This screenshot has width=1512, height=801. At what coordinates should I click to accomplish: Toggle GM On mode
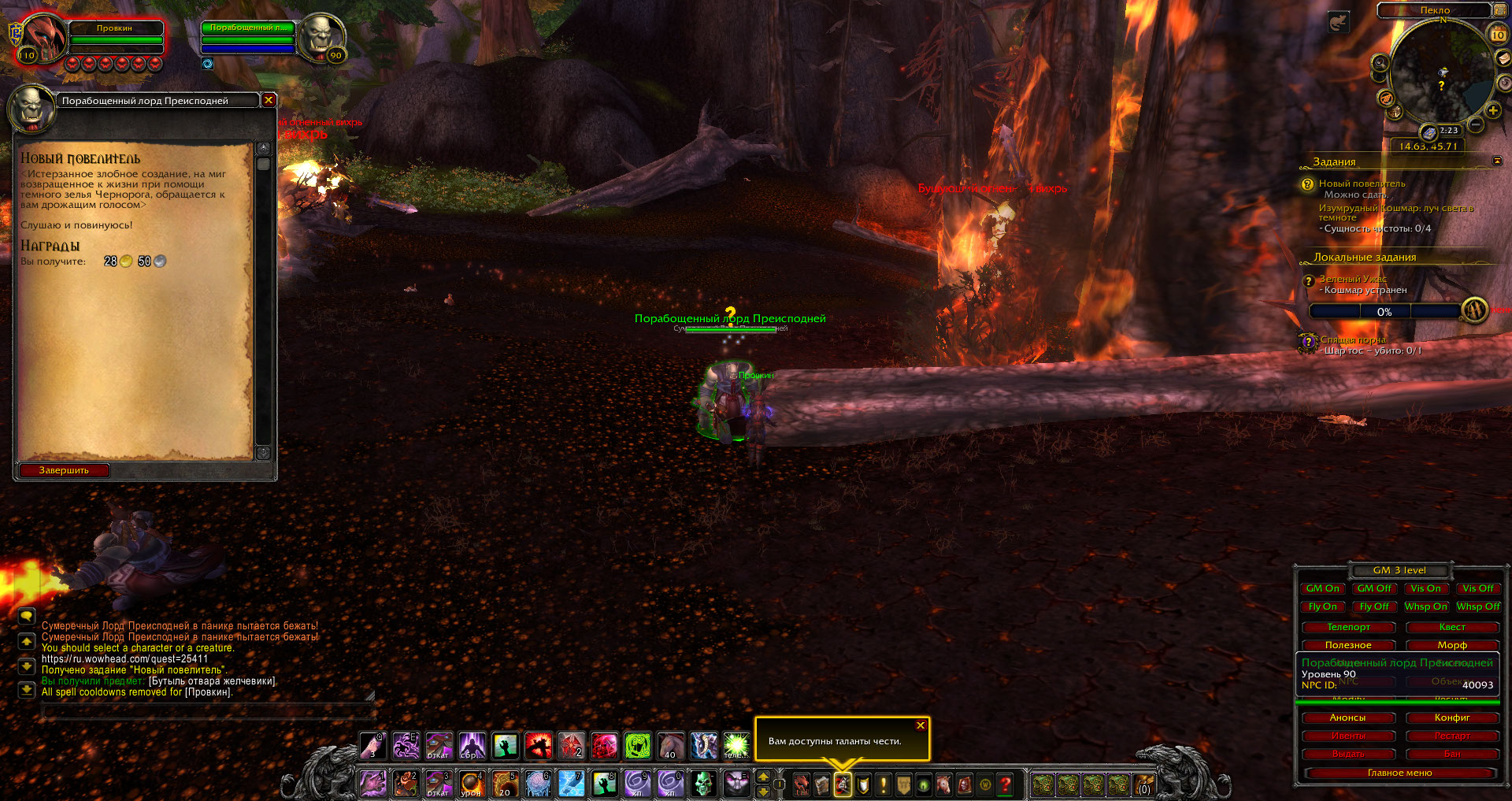pos(1323,588)
